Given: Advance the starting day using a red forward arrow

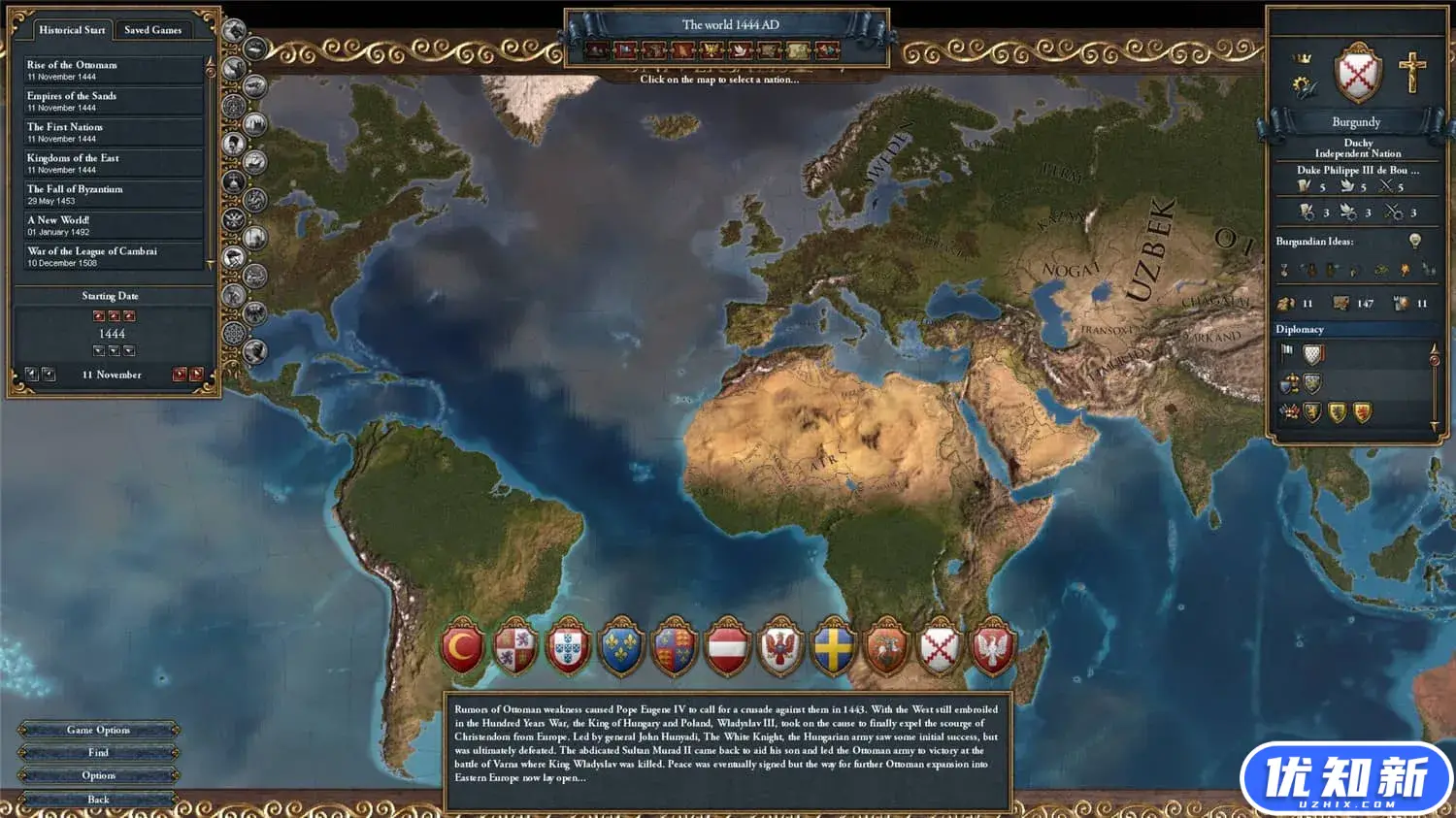Looking at the screenshot, I should click(x=181, y=374).
